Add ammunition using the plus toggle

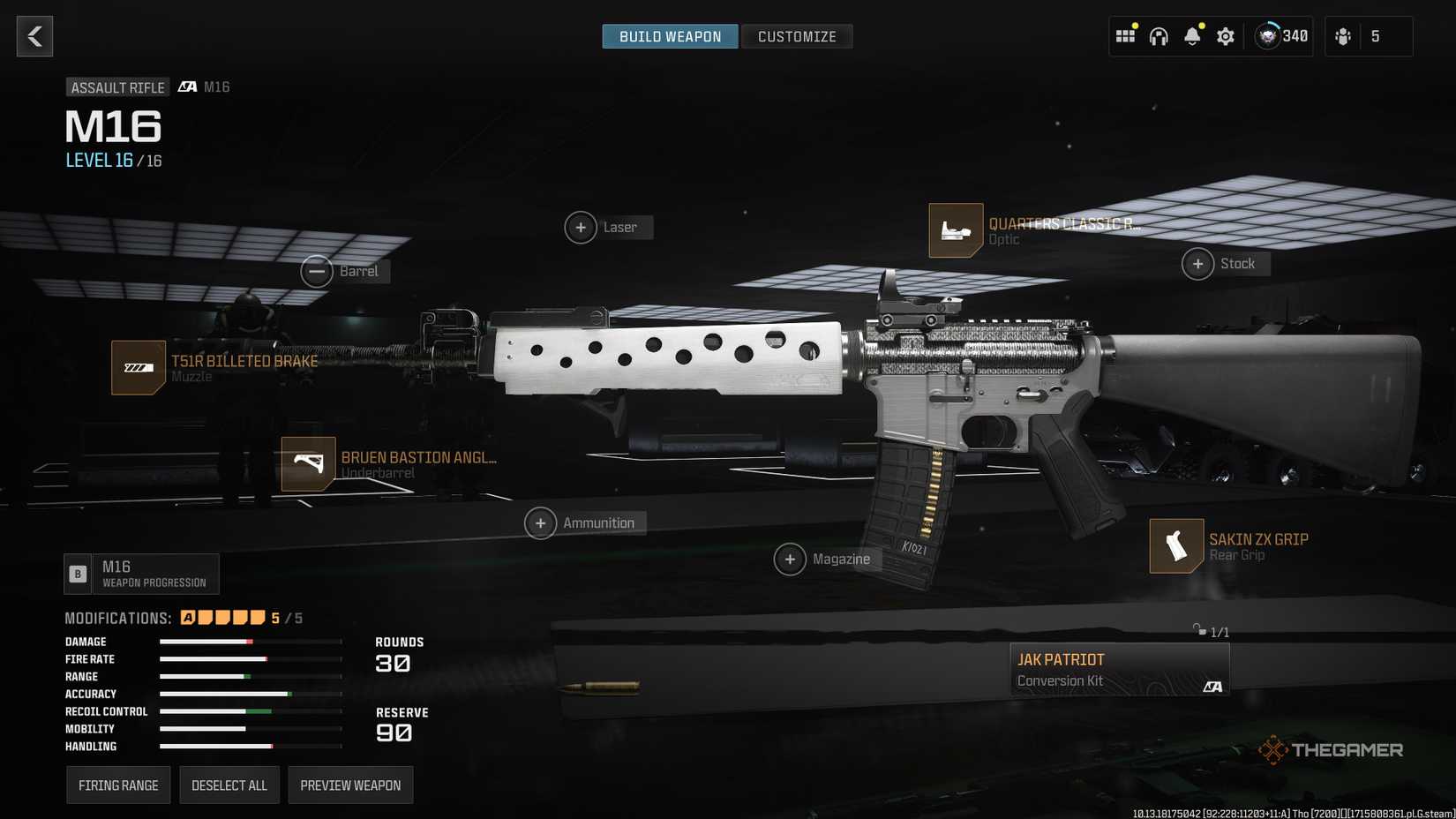541,522
